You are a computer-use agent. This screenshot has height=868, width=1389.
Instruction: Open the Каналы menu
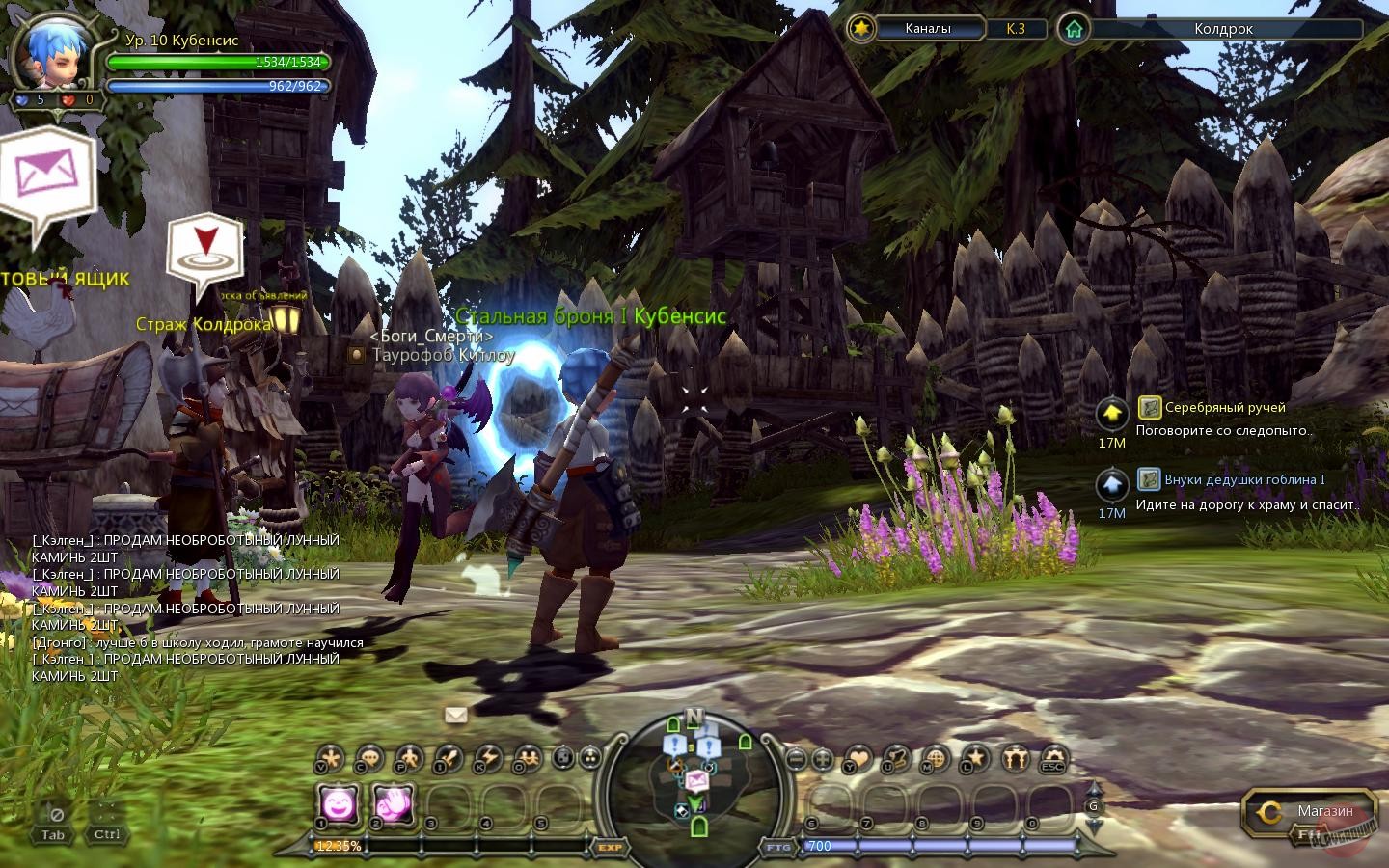(928, 29)
